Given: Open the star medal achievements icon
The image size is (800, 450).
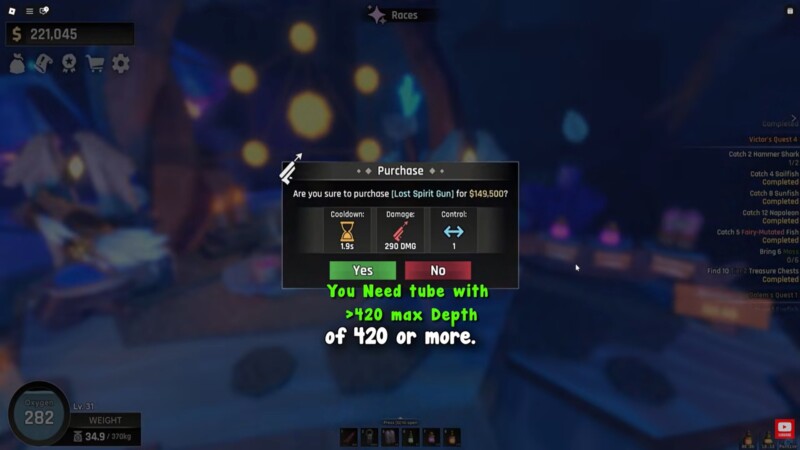Looking at the screenshot, I should coord(69,64).
